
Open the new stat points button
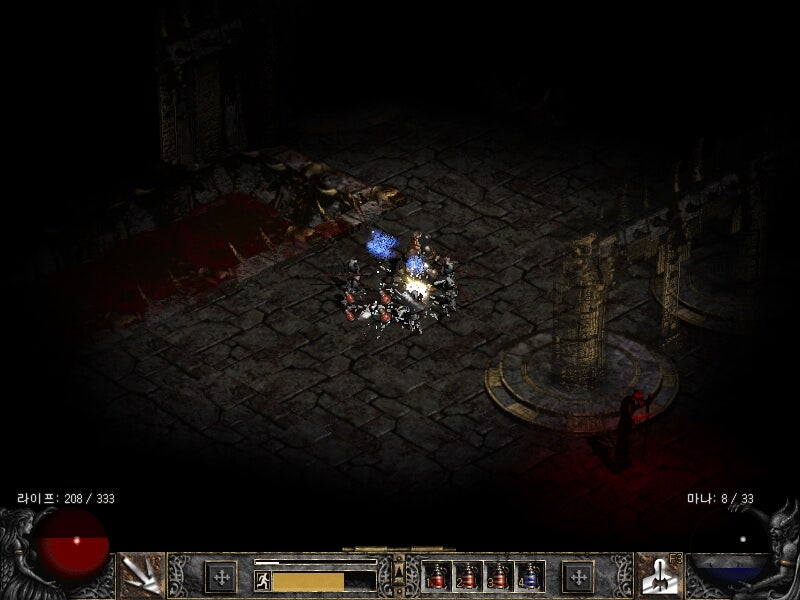pos(221,576)
